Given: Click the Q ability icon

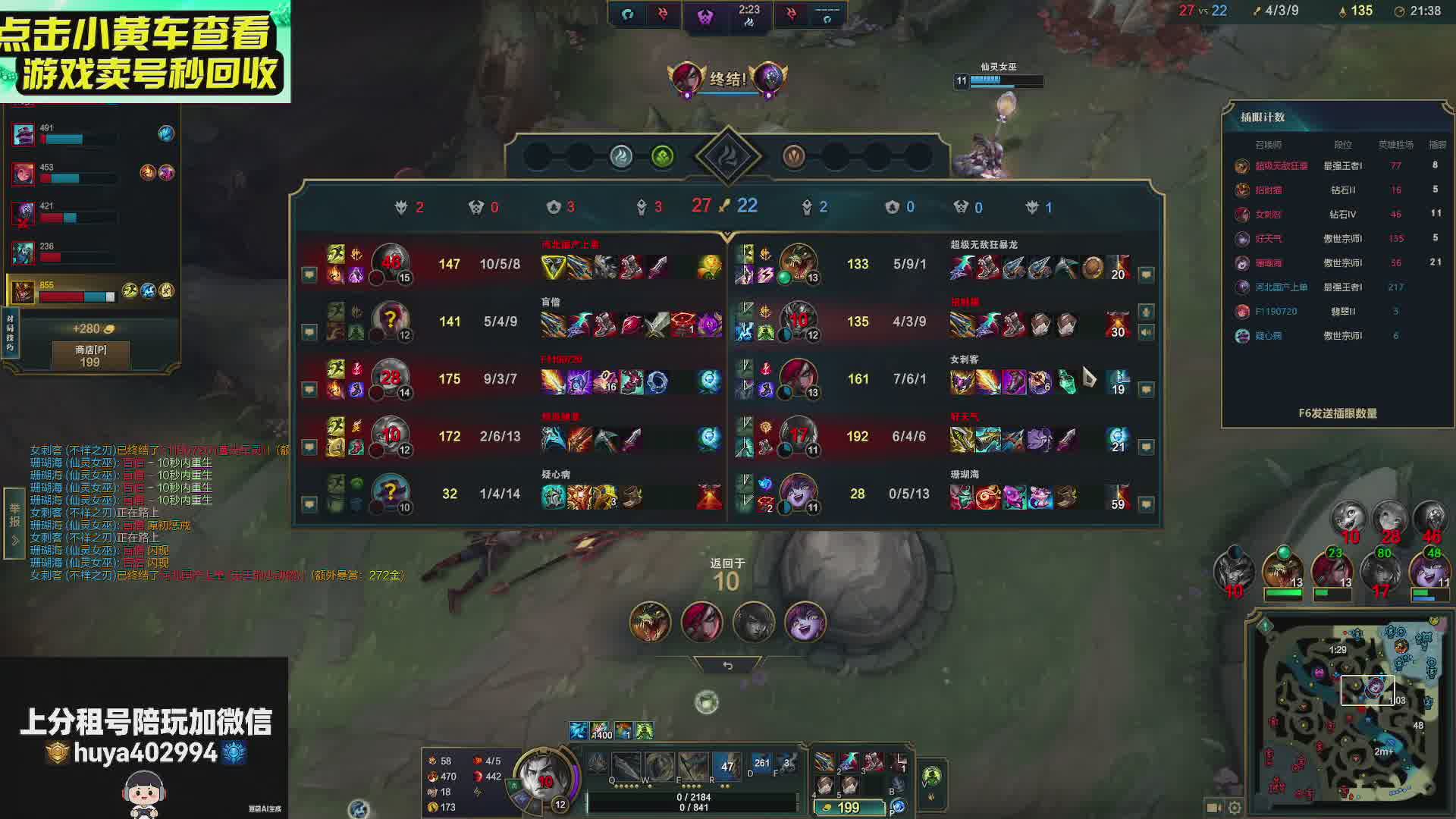Looking at the screenshot, I should (627, 767).
